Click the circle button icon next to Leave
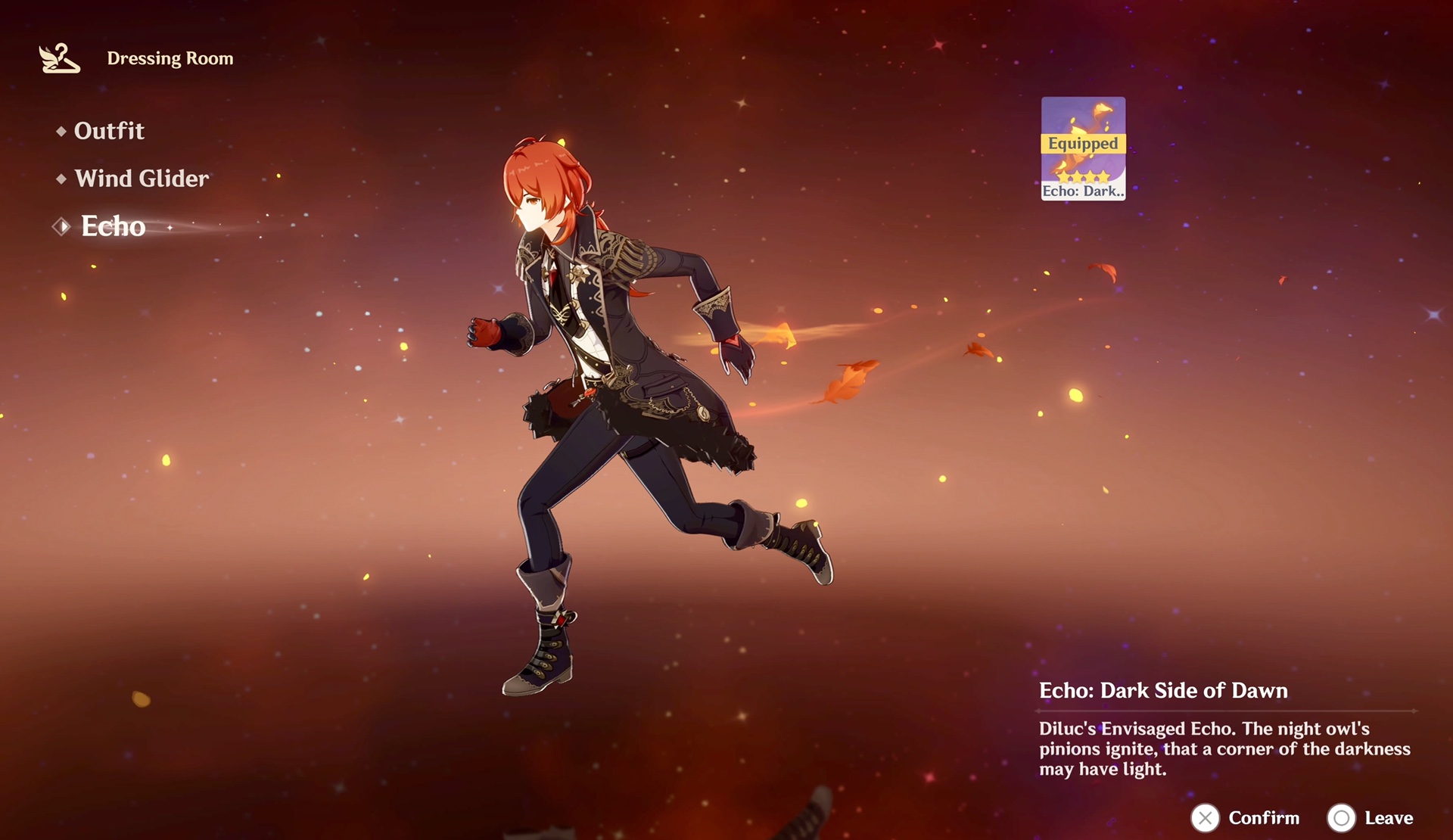Screen dimensions: 1453x840 (x=1343, y=818)
